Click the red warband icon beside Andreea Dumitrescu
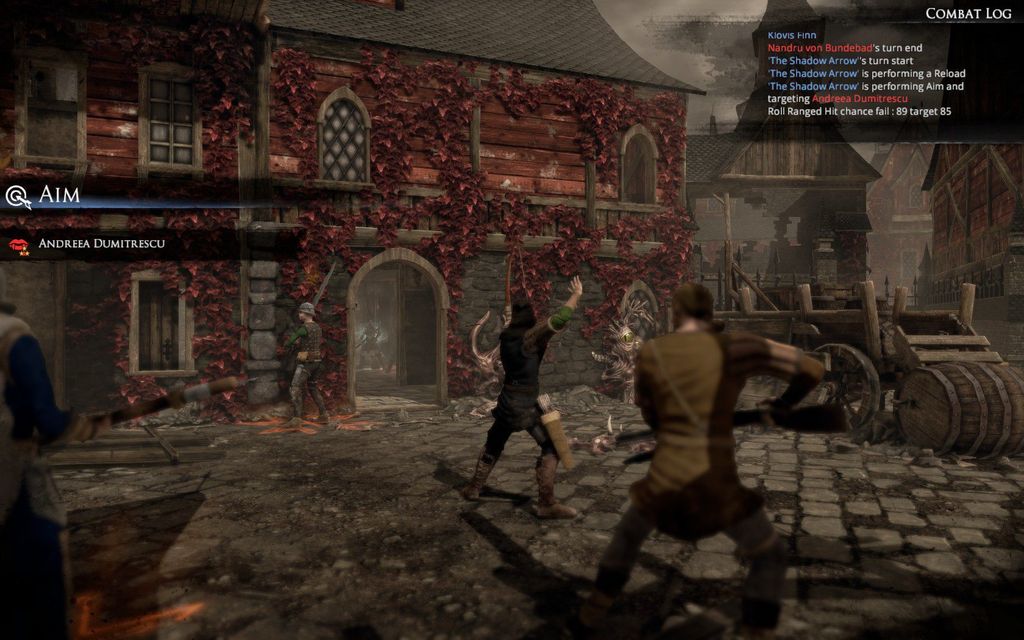 [18, 244]
